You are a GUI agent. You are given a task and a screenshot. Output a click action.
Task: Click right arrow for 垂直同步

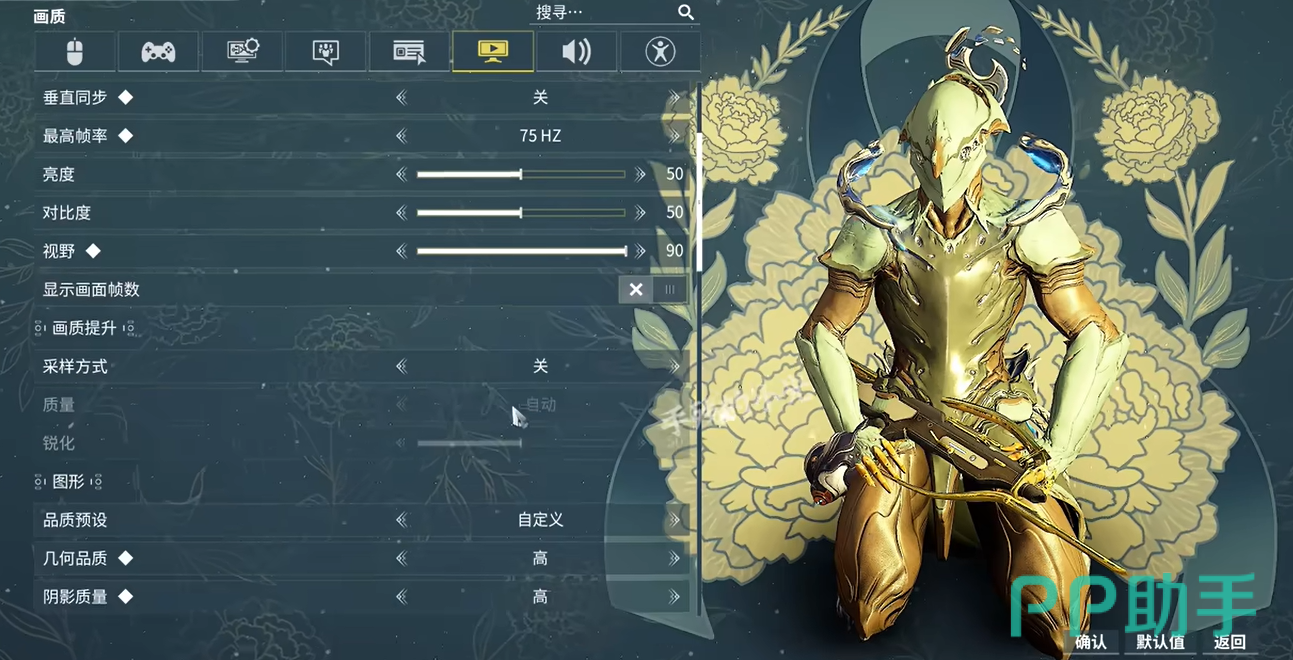675,98
